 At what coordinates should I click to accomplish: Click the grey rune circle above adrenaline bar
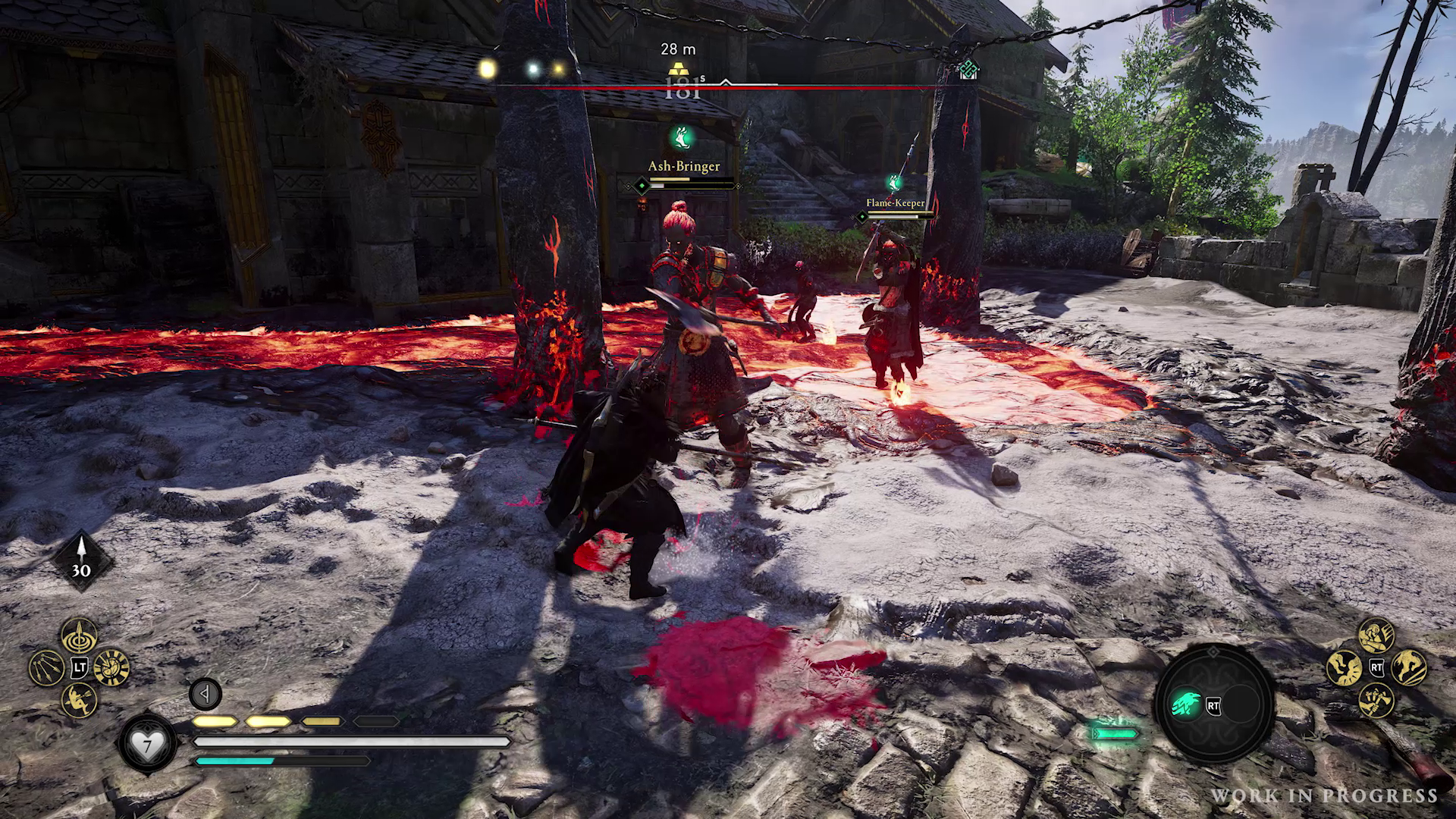205,693
